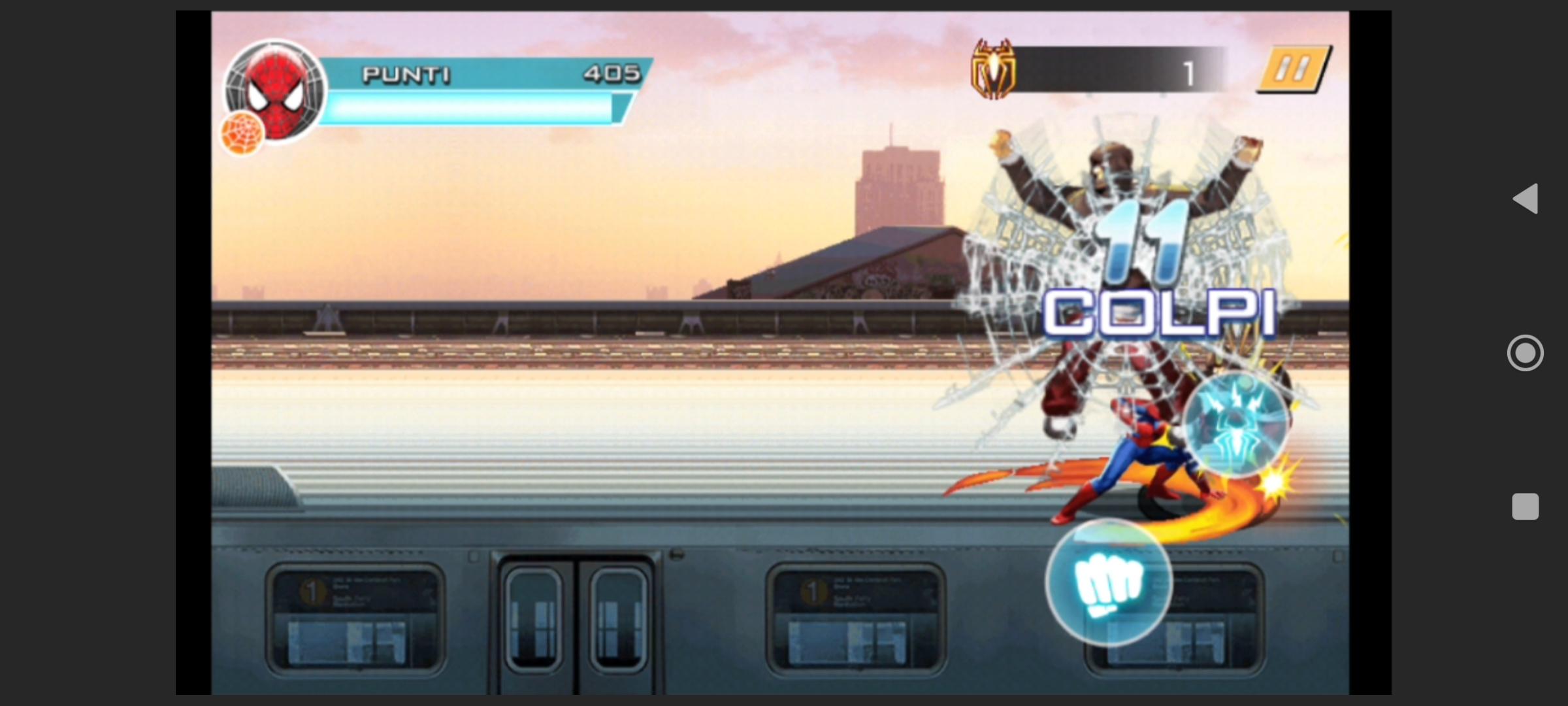Tap the Android recents square icon
The image size is (1568, 706).
click(x=1526, y=507)
